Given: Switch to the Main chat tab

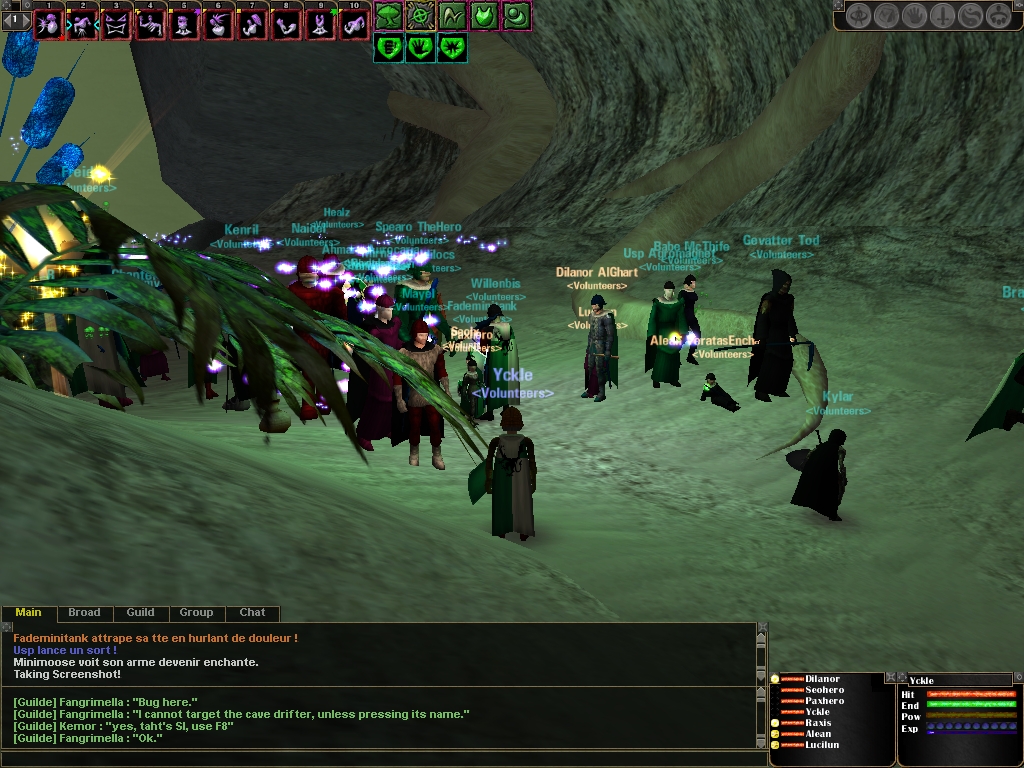Looking at the screenshot, I should click(28, 612).
